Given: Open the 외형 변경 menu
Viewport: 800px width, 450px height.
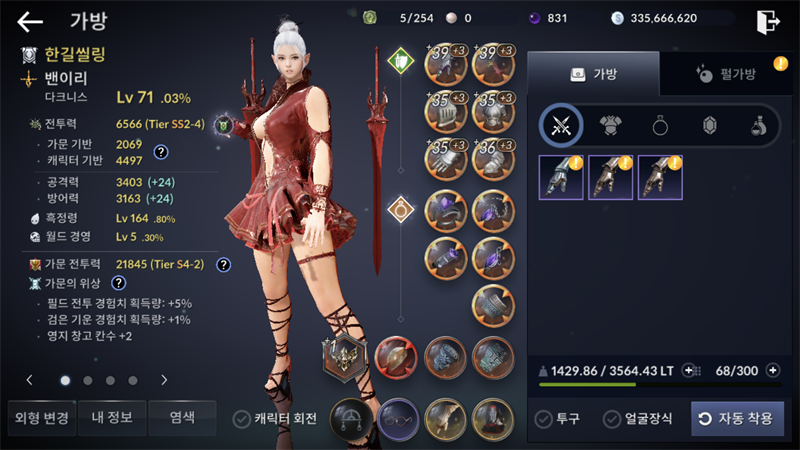Looking at the screenshot, I should [x=39, y=418].
